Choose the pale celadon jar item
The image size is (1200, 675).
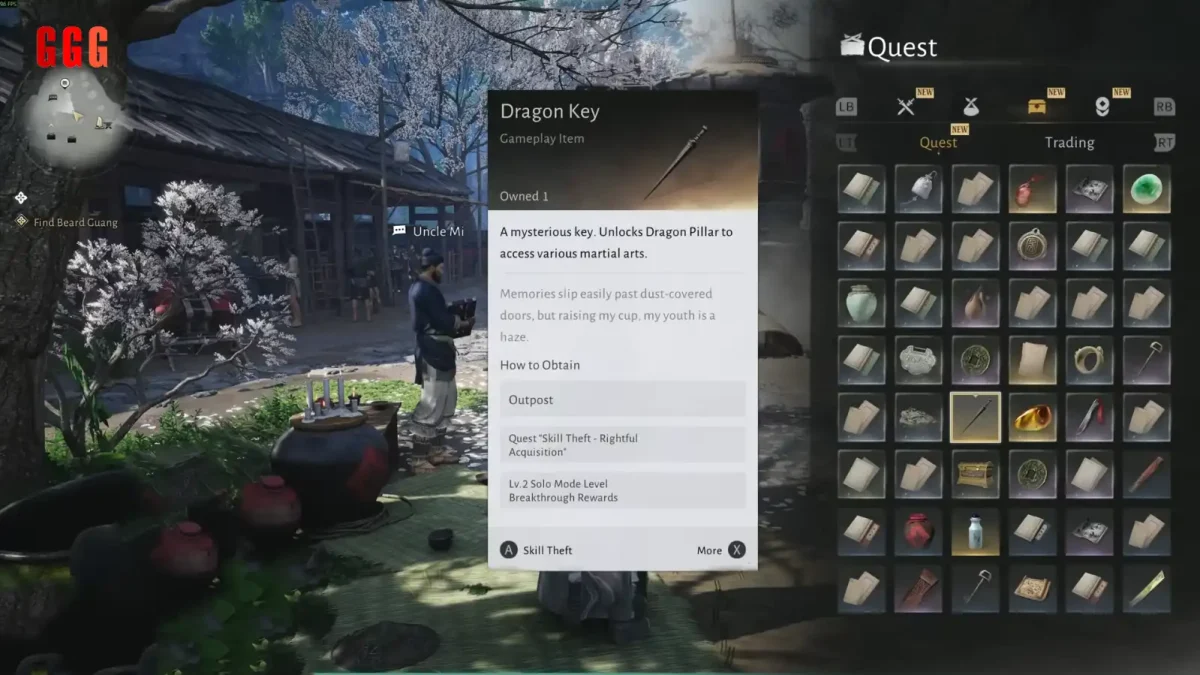tap(862, 303)
